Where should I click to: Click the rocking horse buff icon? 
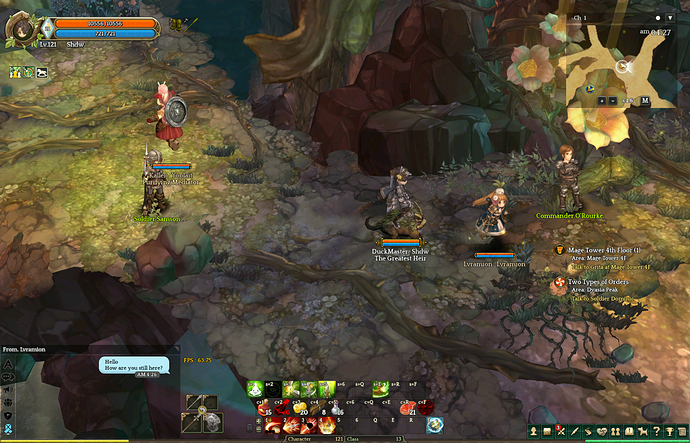(41, 72)
